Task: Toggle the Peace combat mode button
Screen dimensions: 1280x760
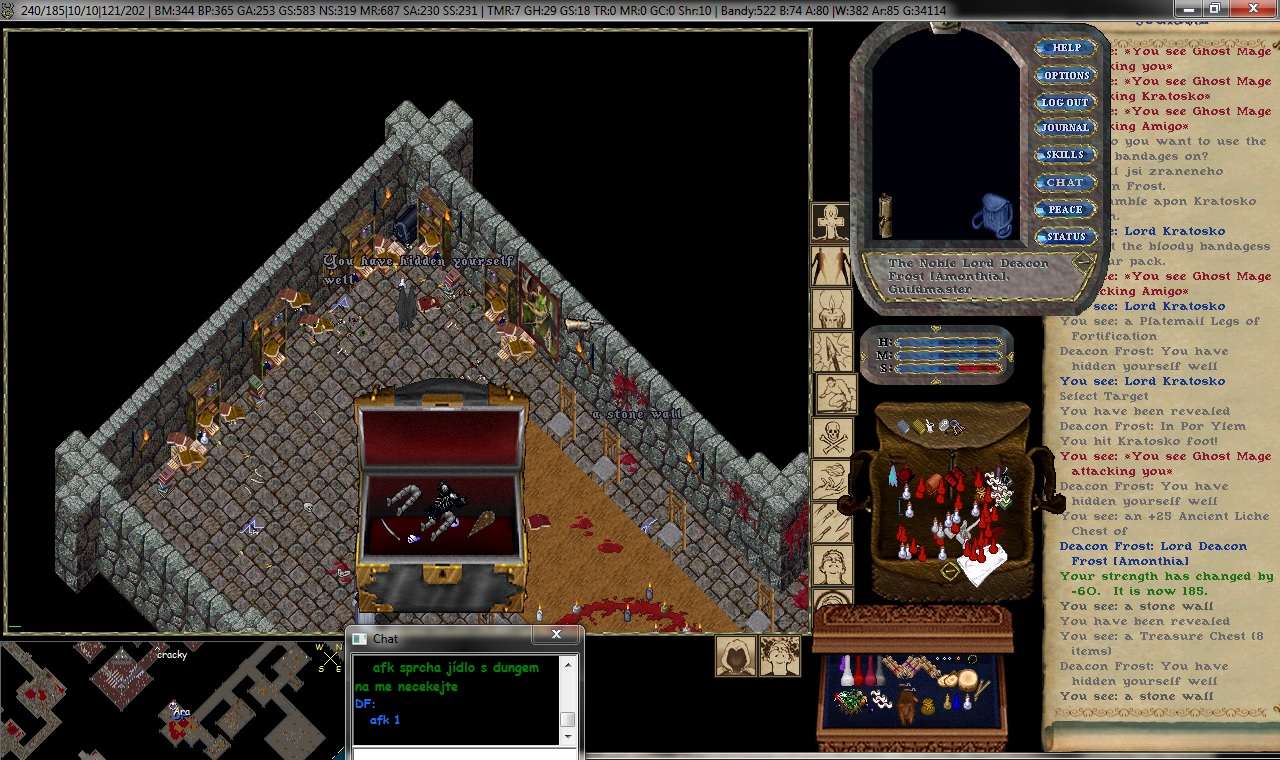Action: (x=1064, y=209)
